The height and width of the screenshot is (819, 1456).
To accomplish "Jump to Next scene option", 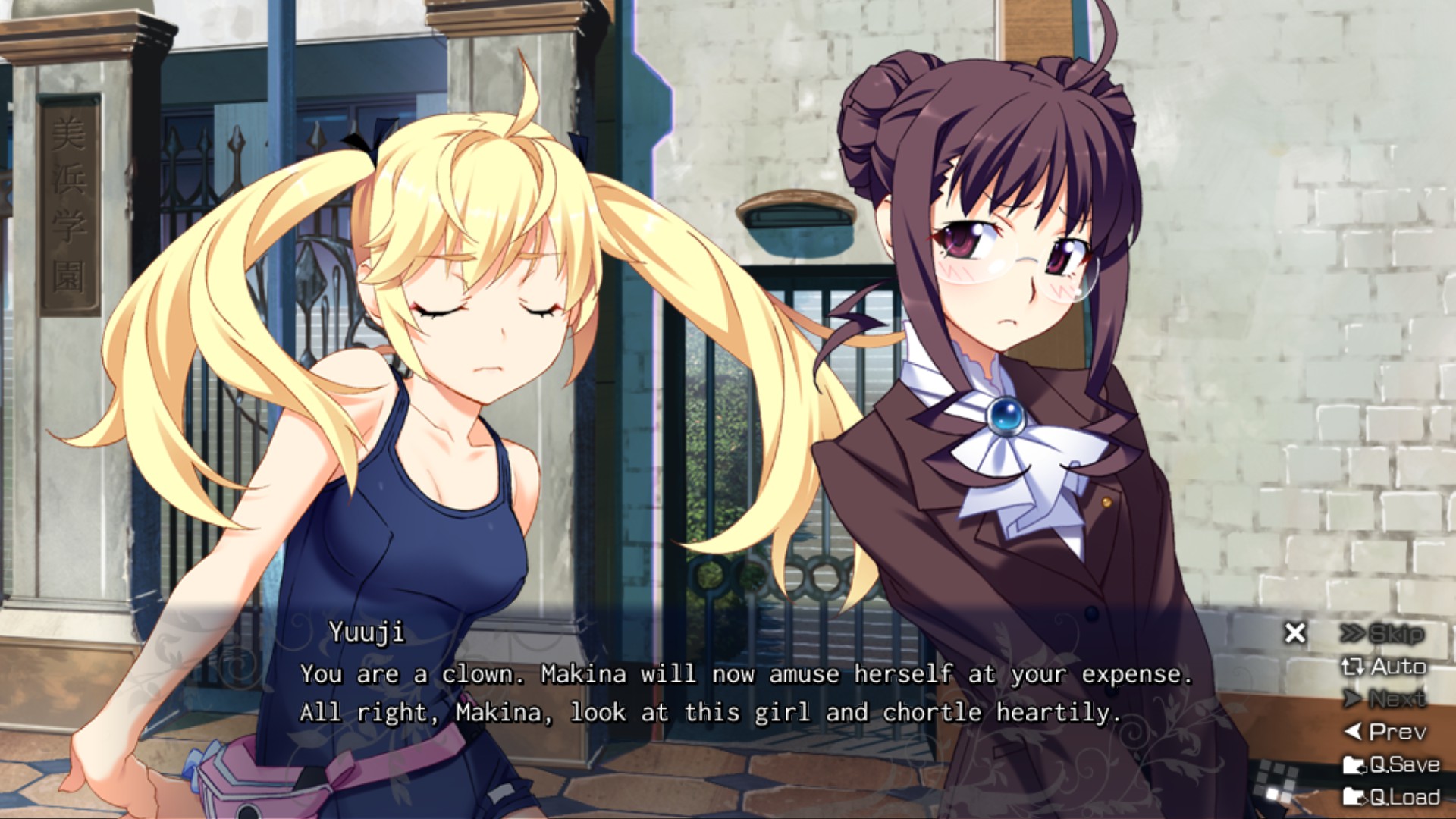I will pyautogui.click(x=1384, y=698).
